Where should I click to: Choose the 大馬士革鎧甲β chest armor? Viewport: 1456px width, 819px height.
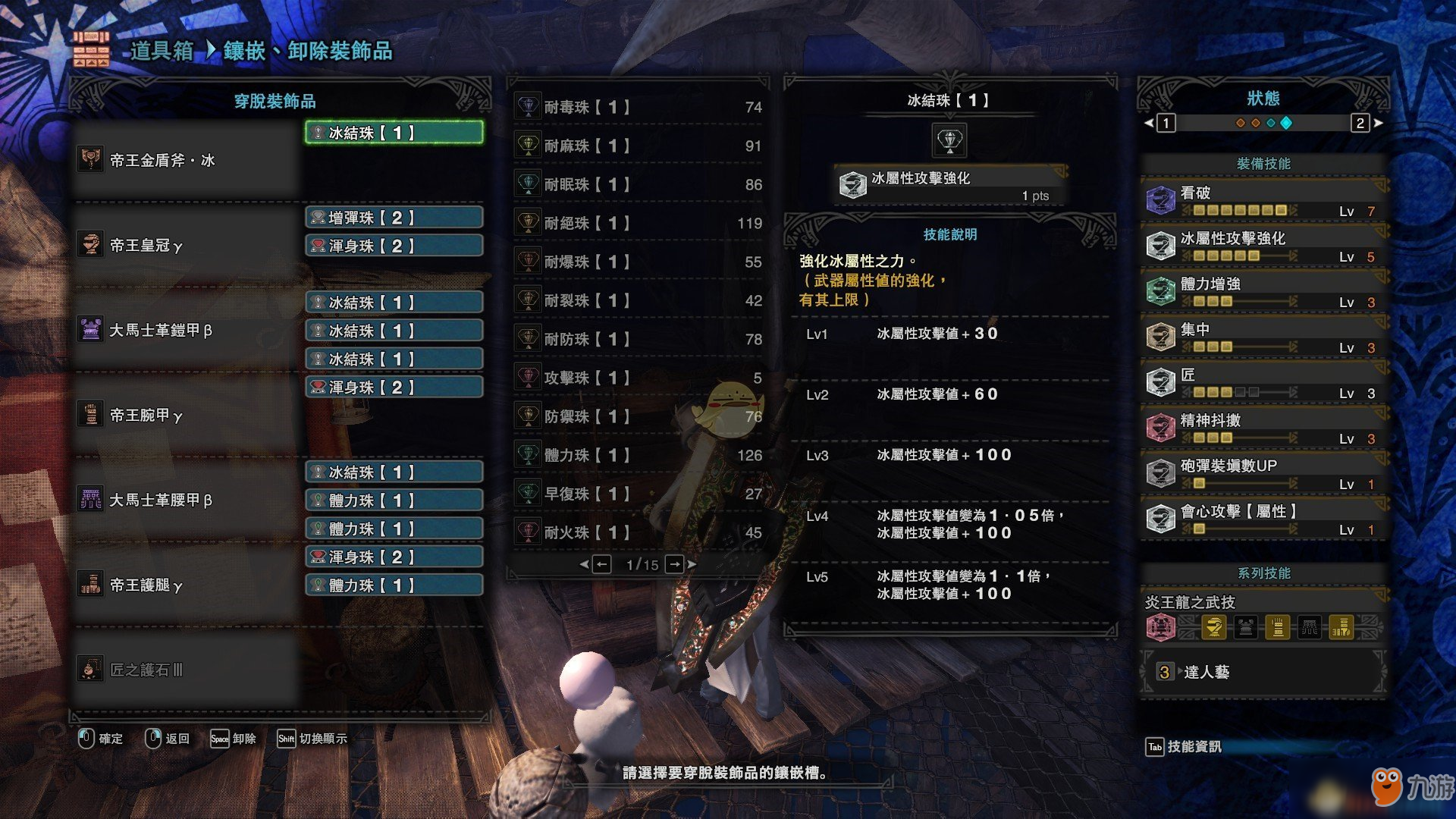[160, 330]
